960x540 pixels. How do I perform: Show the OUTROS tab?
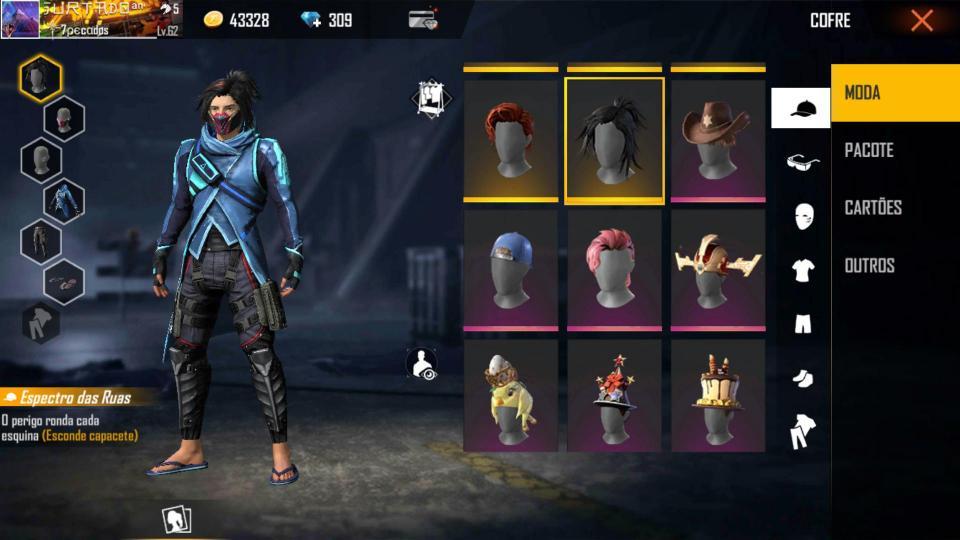(894, 265)
